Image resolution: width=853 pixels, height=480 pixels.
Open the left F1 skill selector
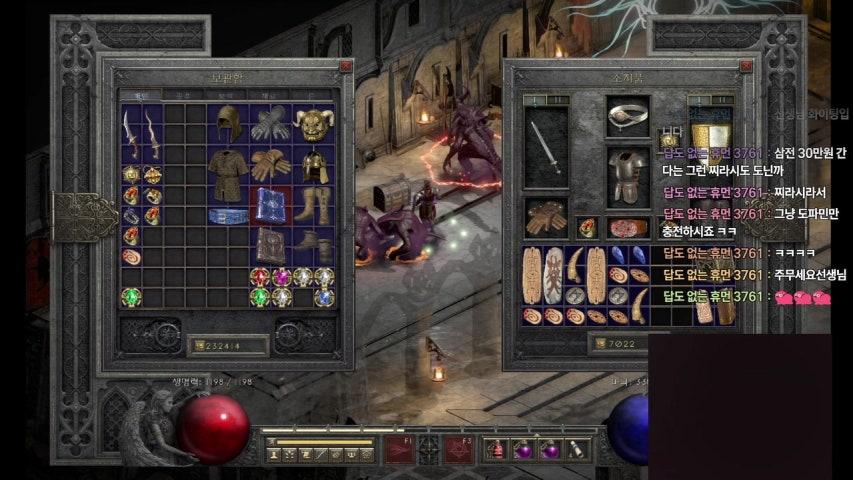(x=400, y=450)
